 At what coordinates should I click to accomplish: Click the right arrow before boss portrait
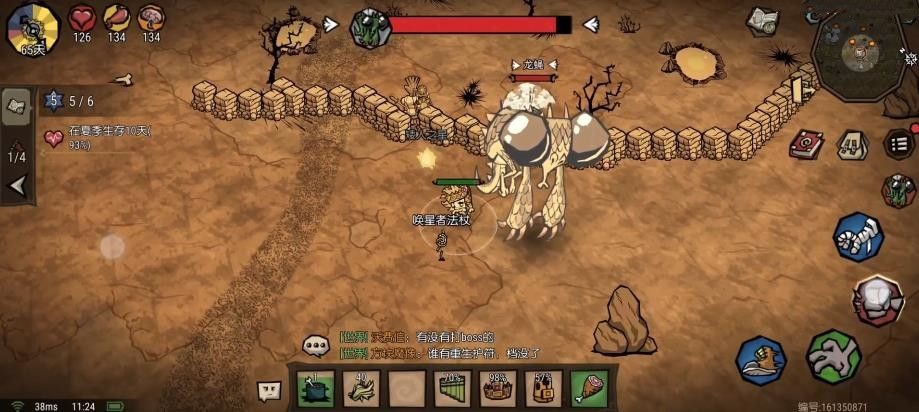click(x=331, y=24)
